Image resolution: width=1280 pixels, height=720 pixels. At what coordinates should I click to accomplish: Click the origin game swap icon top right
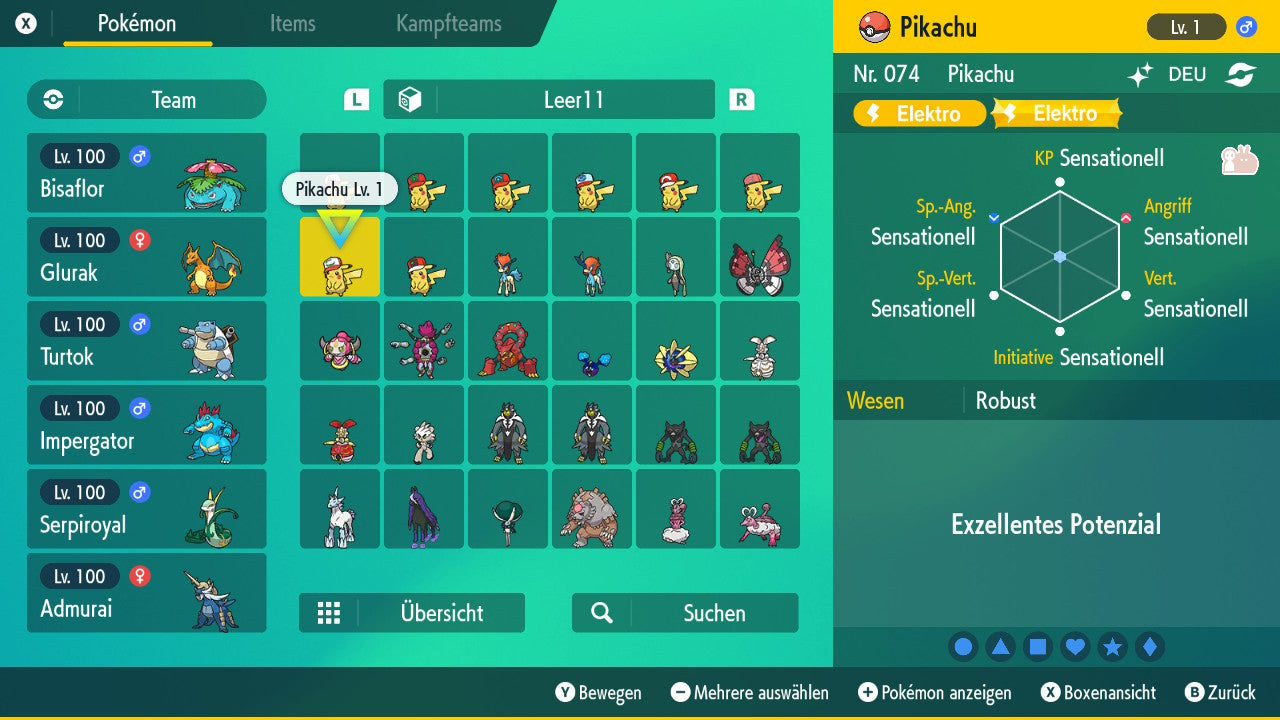1243,74
